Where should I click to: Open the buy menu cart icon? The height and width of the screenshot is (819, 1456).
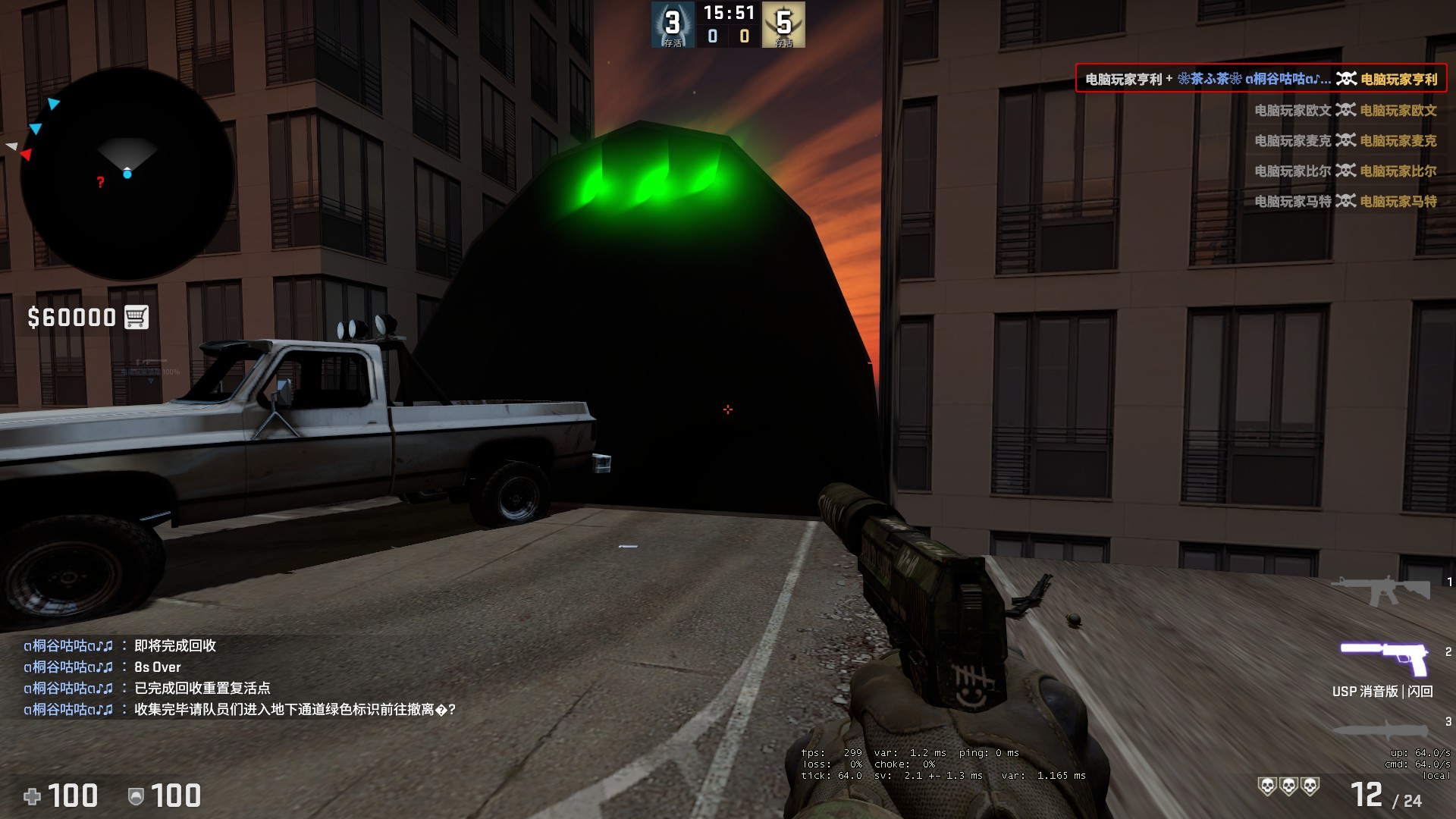(x=136, y=317)
